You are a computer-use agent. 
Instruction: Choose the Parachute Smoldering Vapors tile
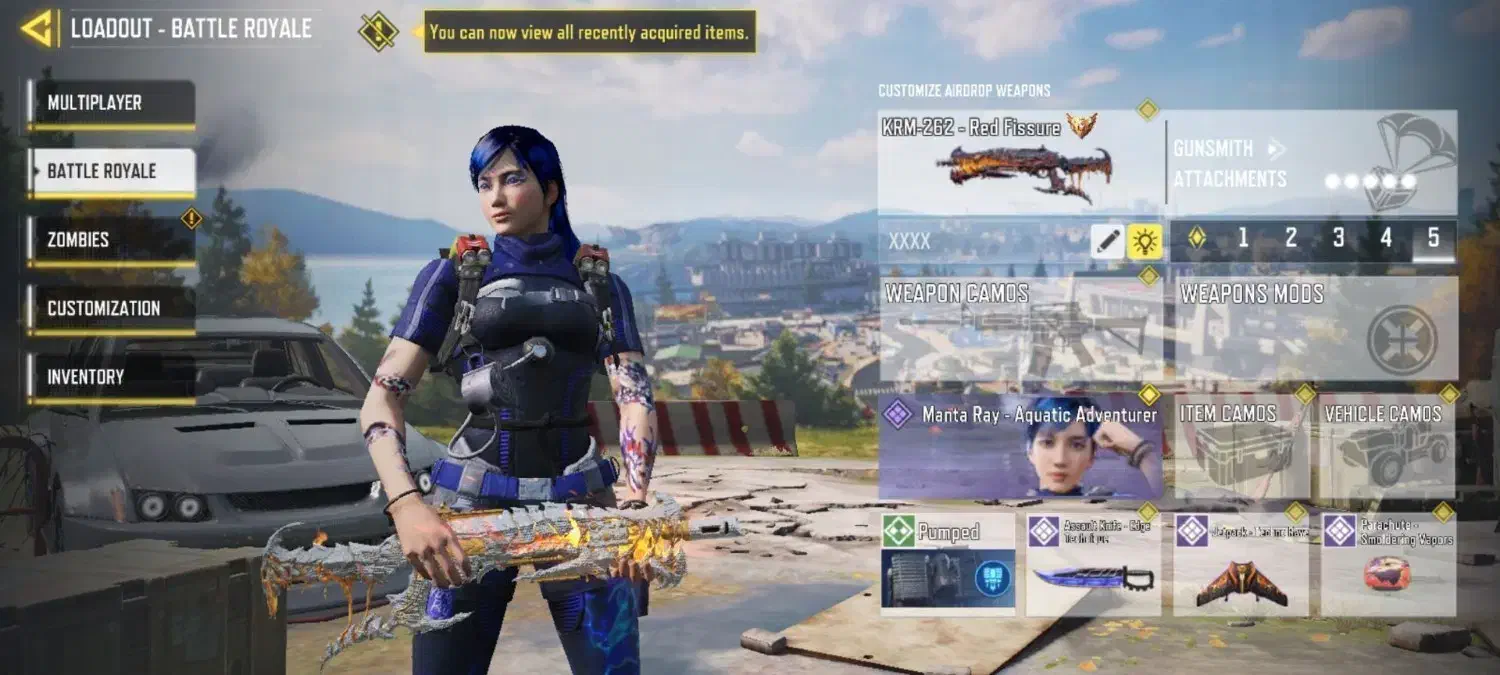pyautogui.click(x=1388, y=564)
